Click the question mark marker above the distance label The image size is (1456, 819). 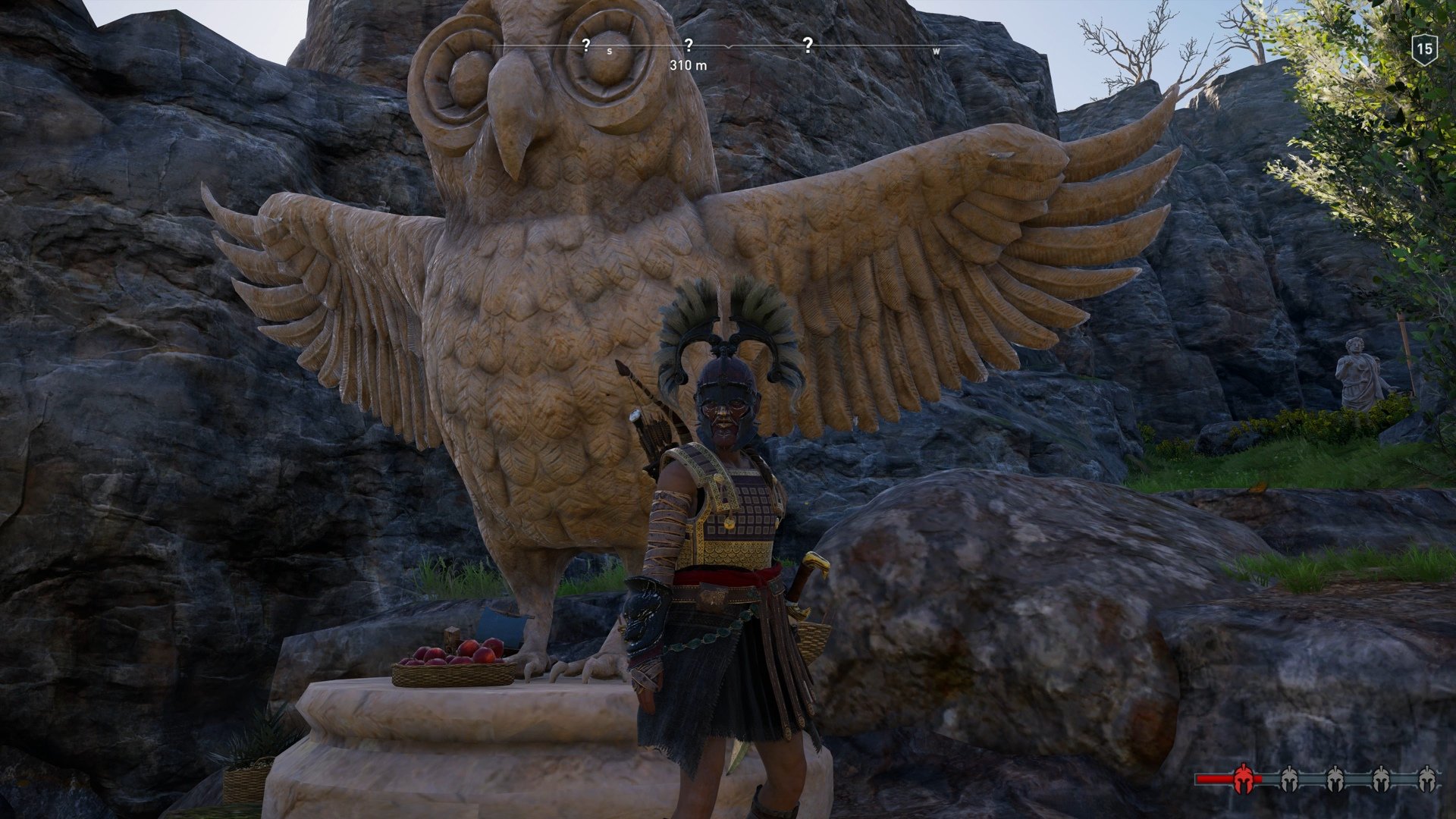tap(689, 45)
